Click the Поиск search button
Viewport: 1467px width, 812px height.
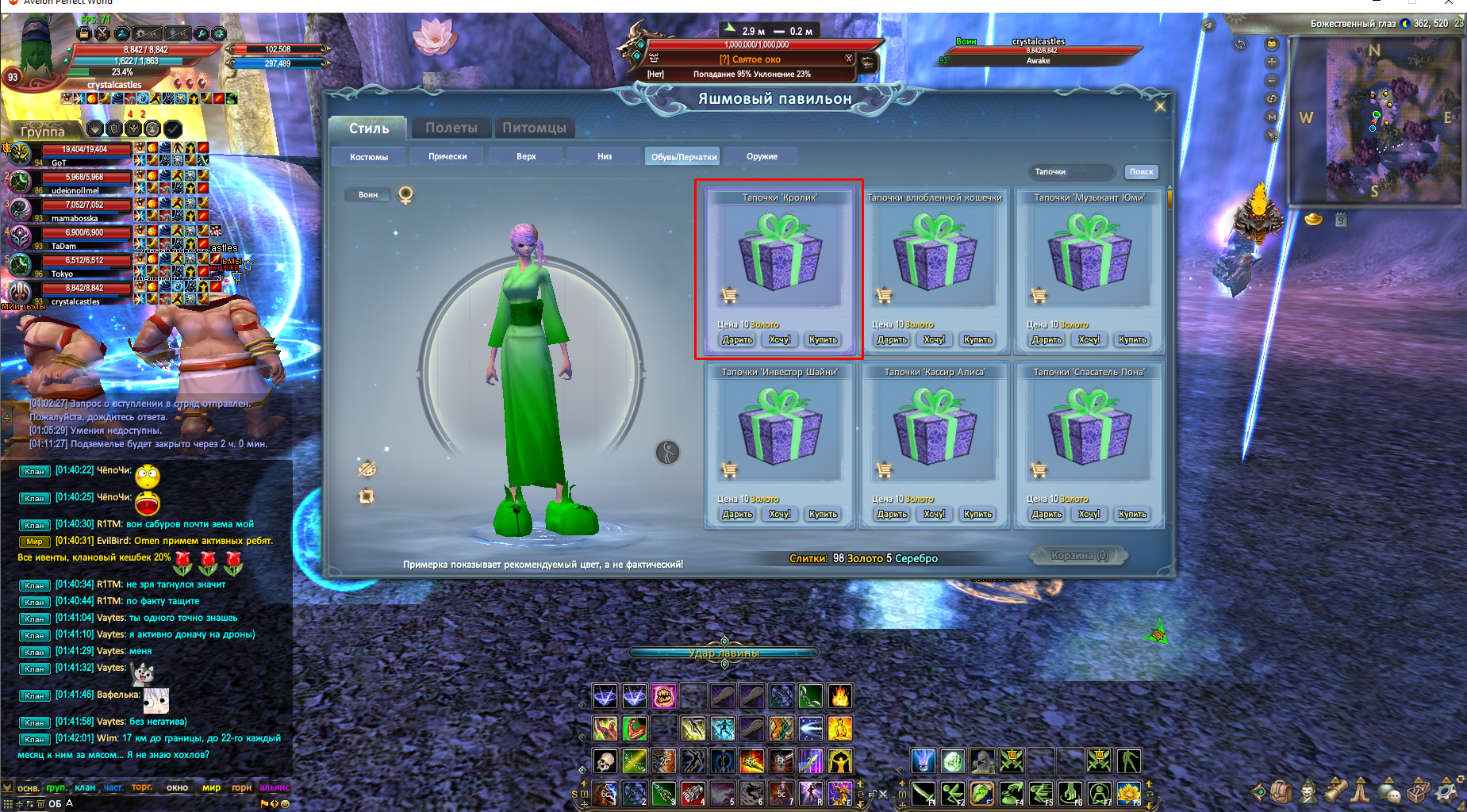click(x=1141, y=172)
